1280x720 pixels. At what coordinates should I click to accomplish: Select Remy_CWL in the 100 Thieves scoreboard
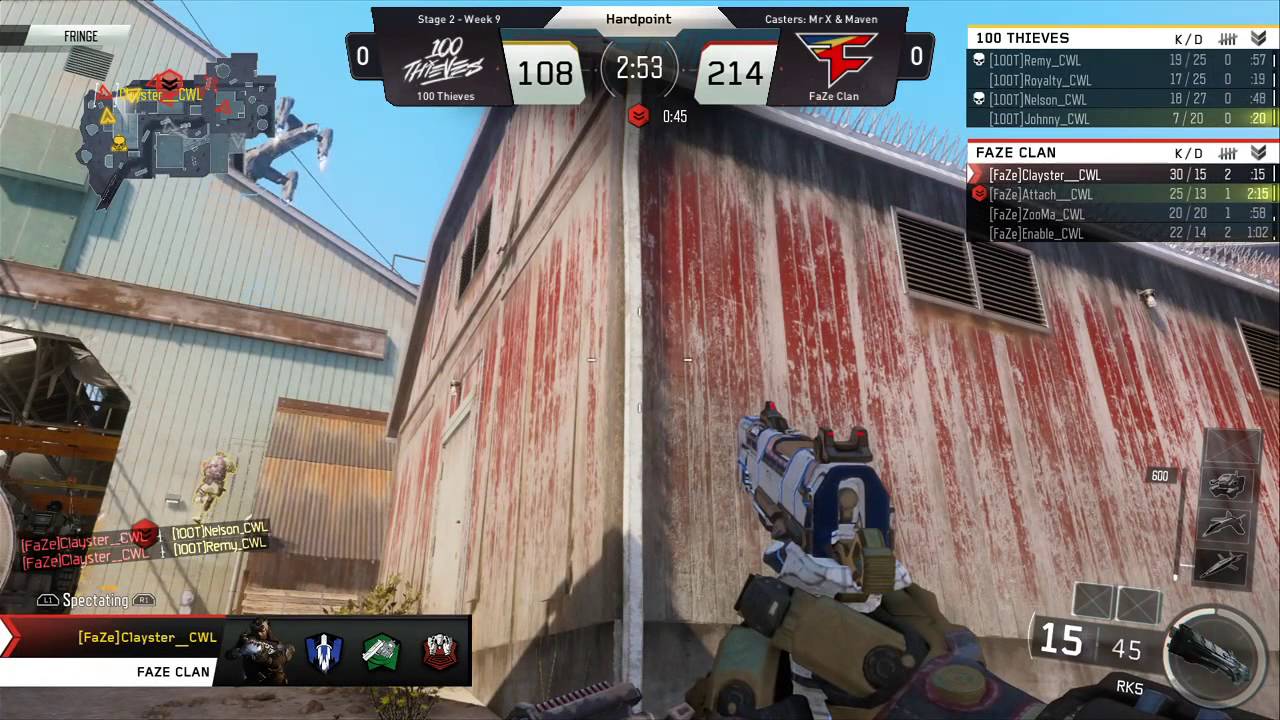[1035, 61]
